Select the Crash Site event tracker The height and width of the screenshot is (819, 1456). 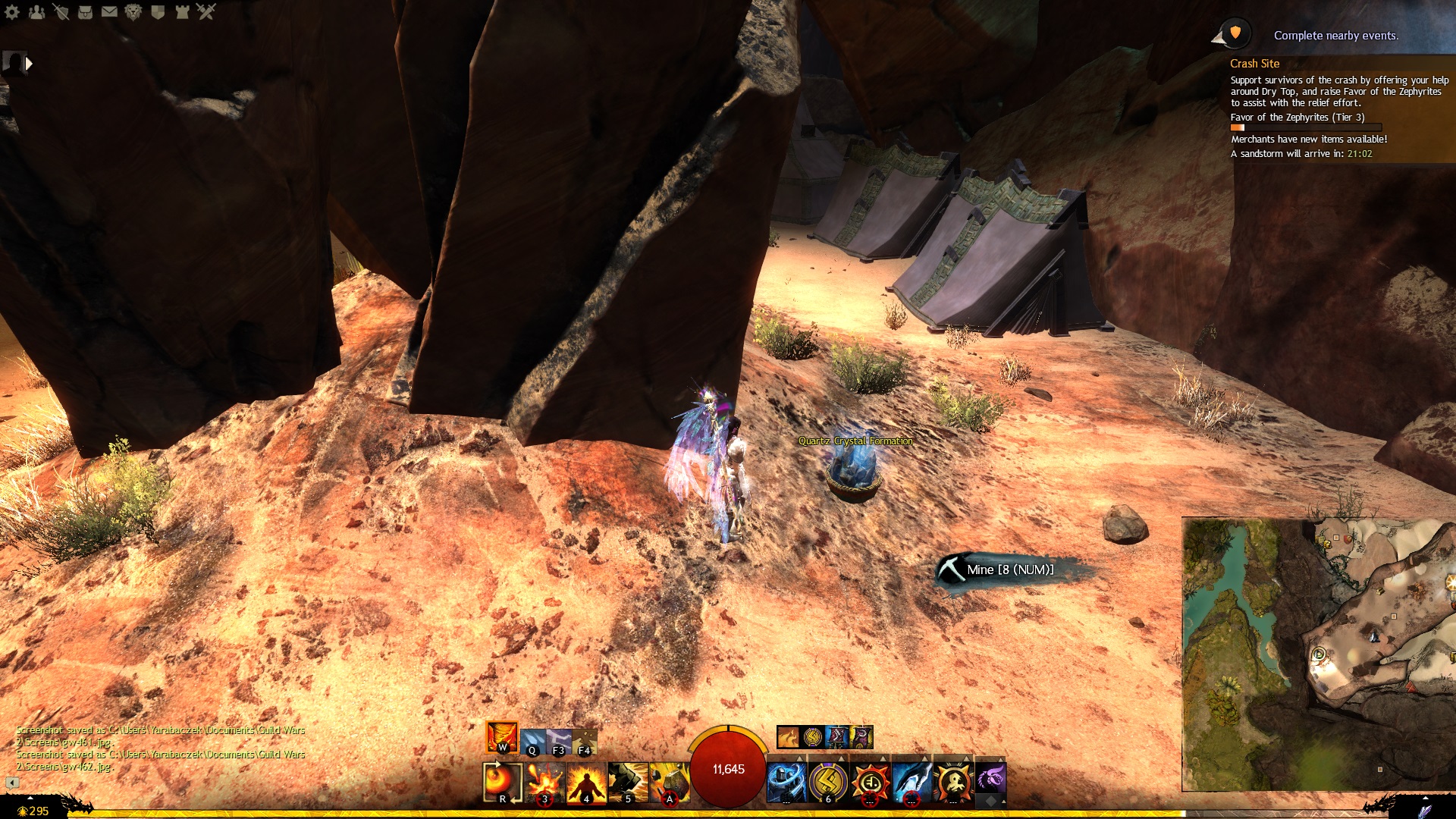[1254, 64]
